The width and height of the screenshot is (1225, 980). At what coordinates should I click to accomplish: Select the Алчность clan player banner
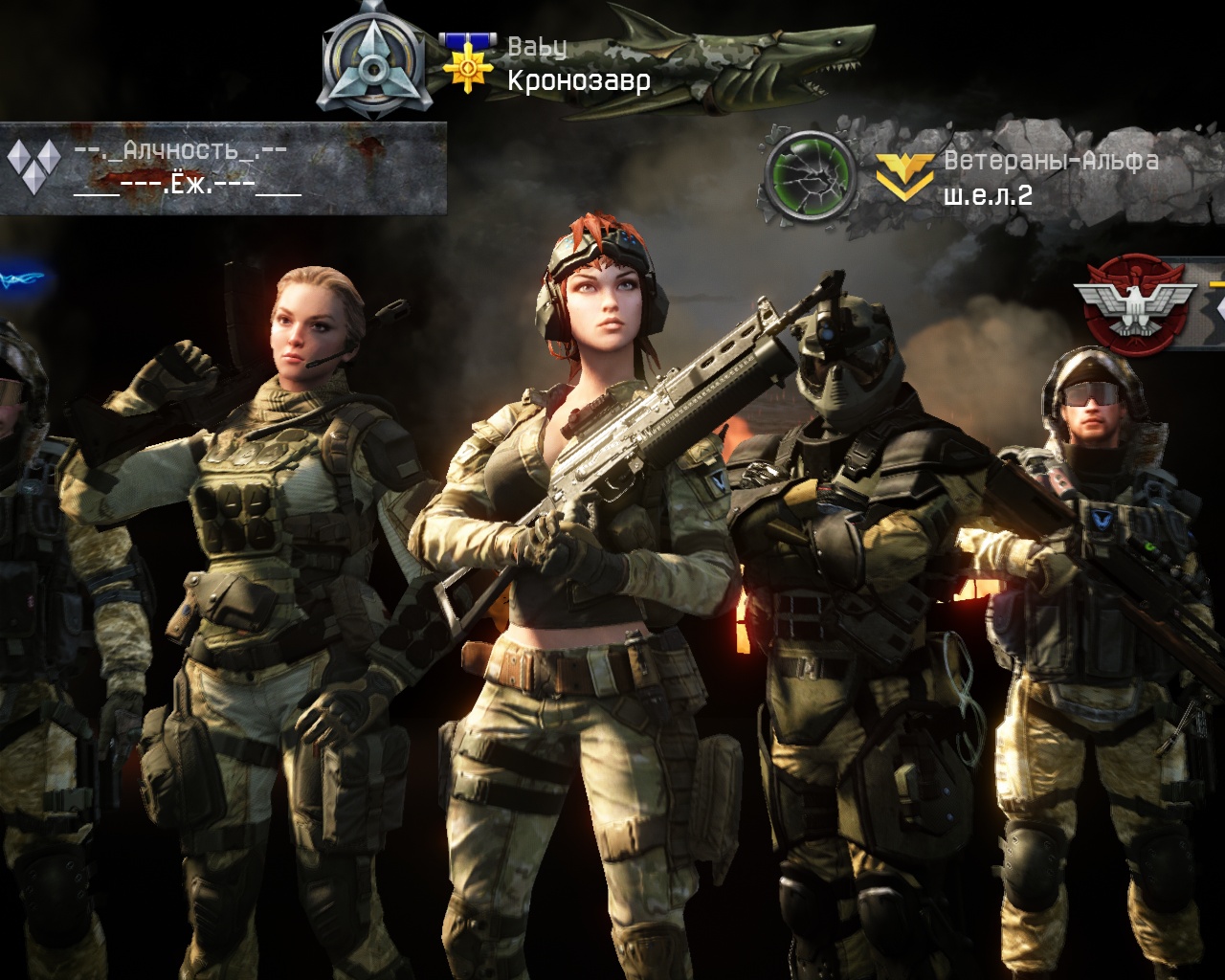tap(222, 168)
